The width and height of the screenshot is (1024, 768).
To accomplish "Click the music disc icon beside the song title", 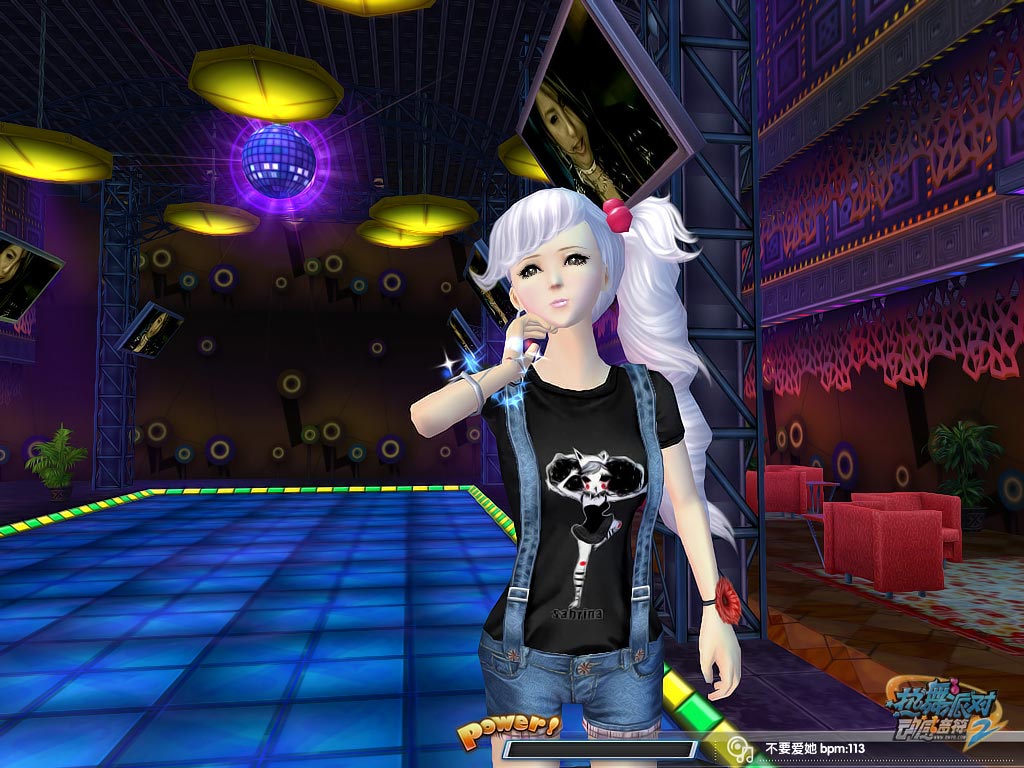I will 740,748.
